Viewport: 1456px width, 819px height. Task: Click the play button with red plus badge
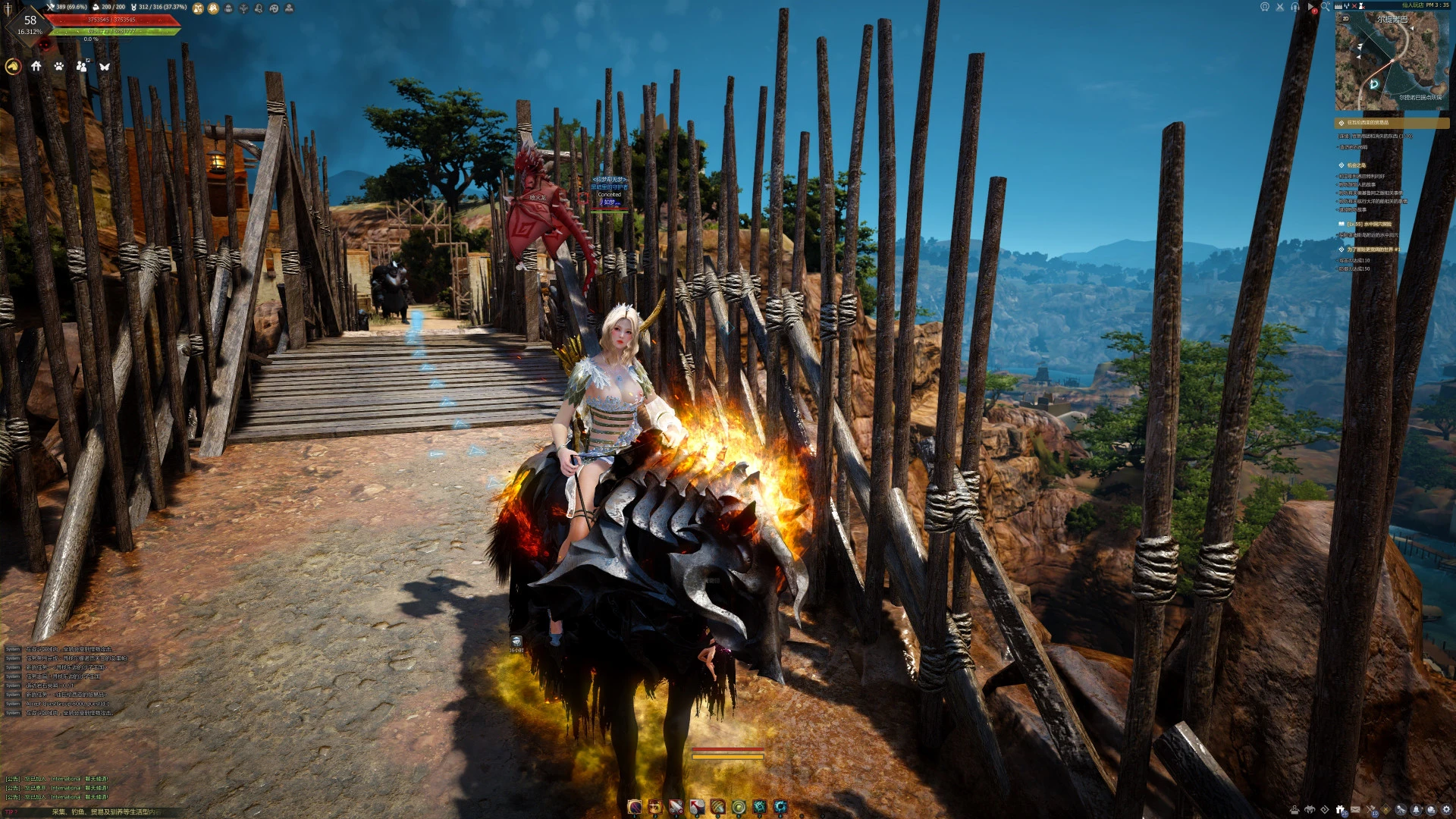click(1311, 8)
